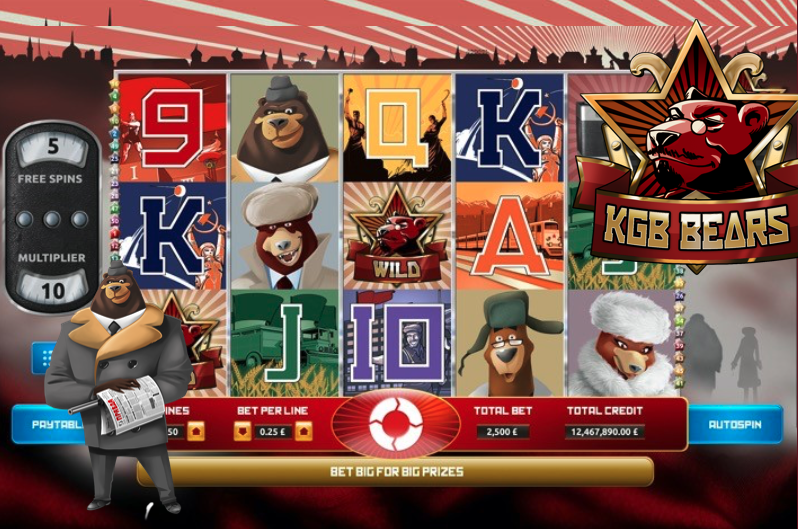Decrease the bet per line
This screenshot has height=529, width=798.
243,431
